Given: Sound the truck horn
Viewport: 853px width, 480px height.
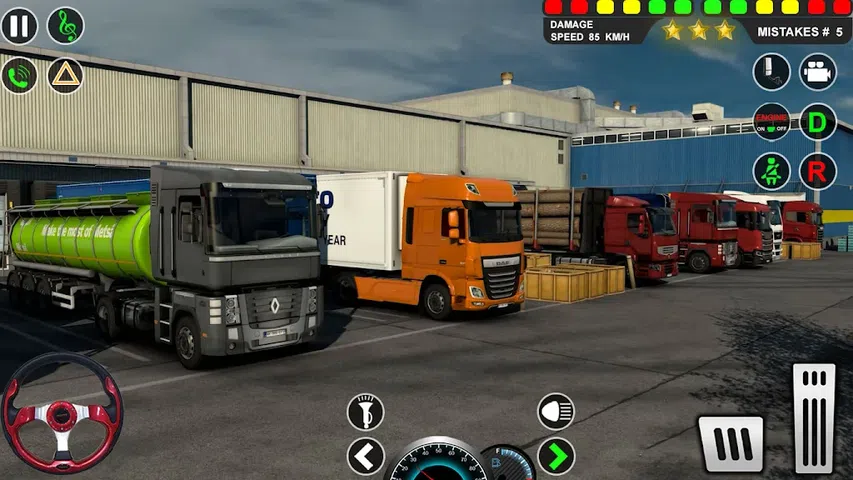Looking at the screenshot, I should [365, 412].
